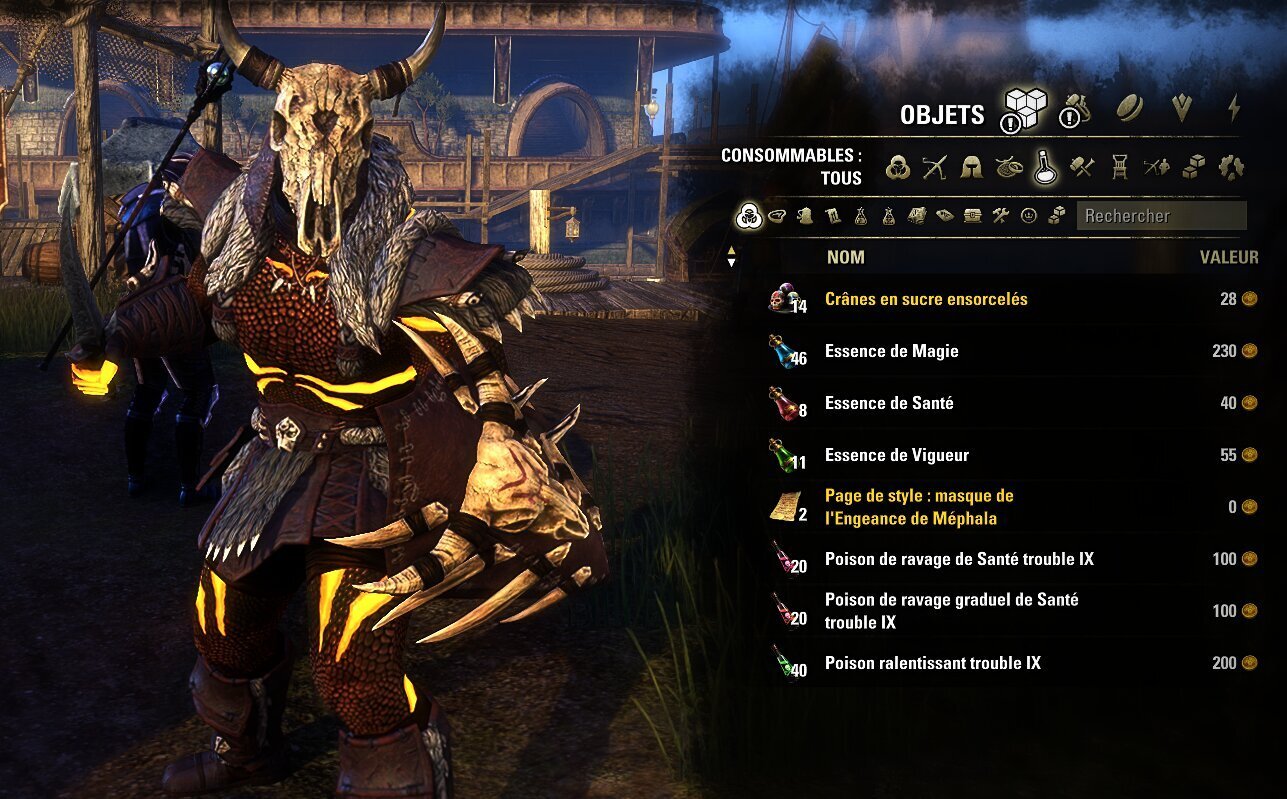Click the Rechercher search field
The width and height of the screenshot is (1287, 799).
[x=1160, y=215]
